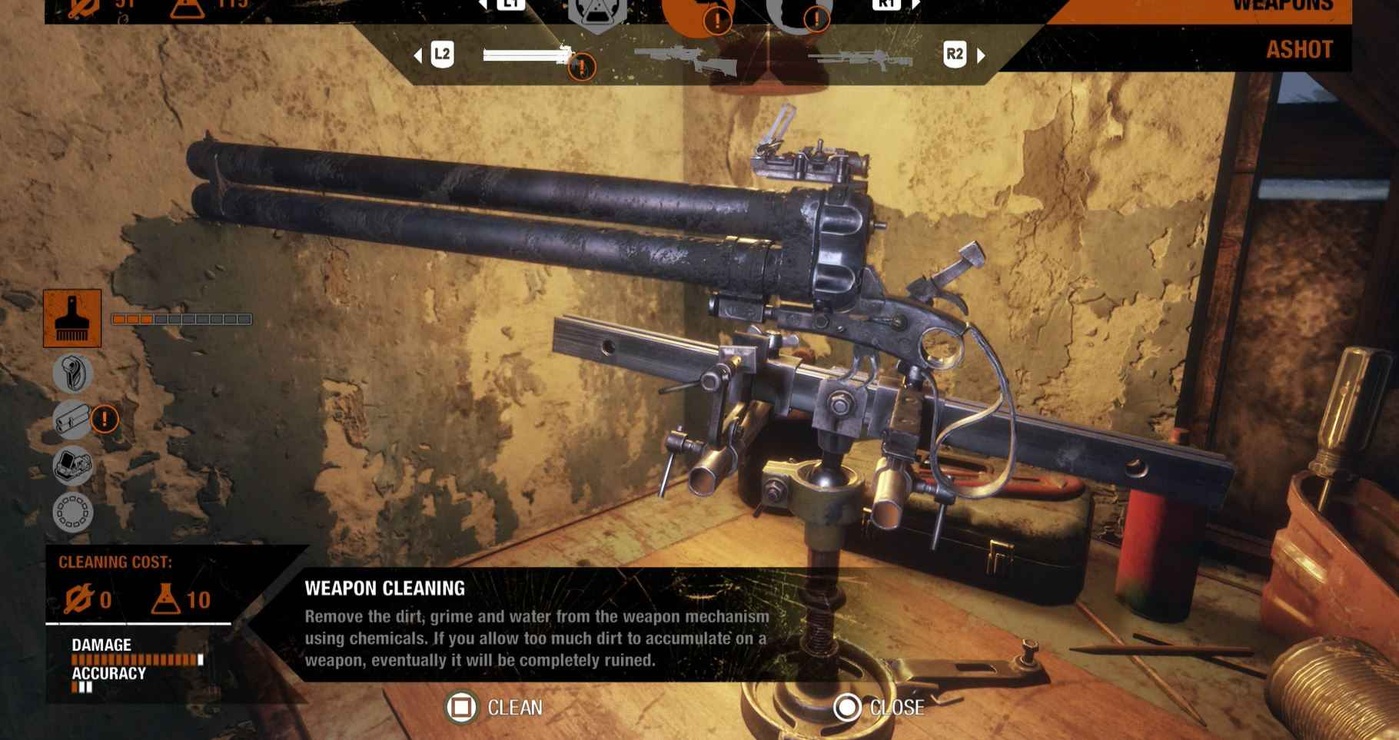The image size is (1399, 740).
Task: Select the weapon cleaning brush icon
Action: (72, 319)
